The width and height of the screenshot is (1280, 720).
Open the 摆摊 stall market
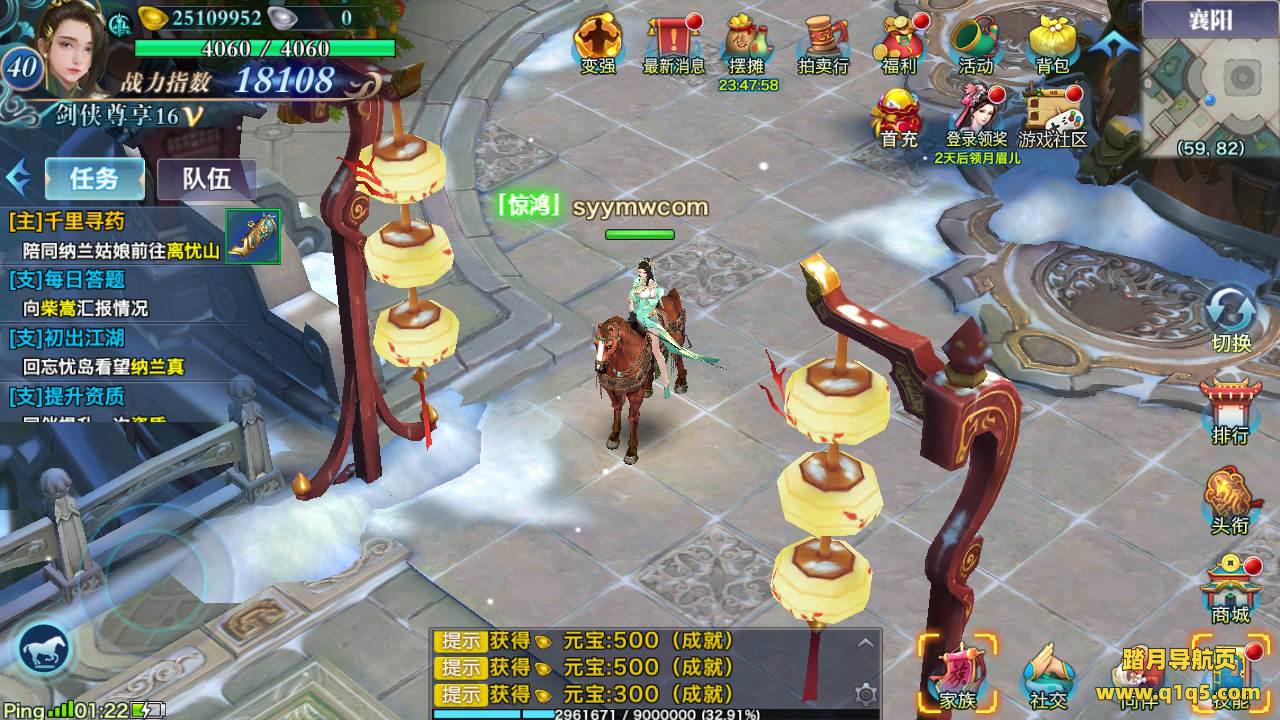[747, 42]
